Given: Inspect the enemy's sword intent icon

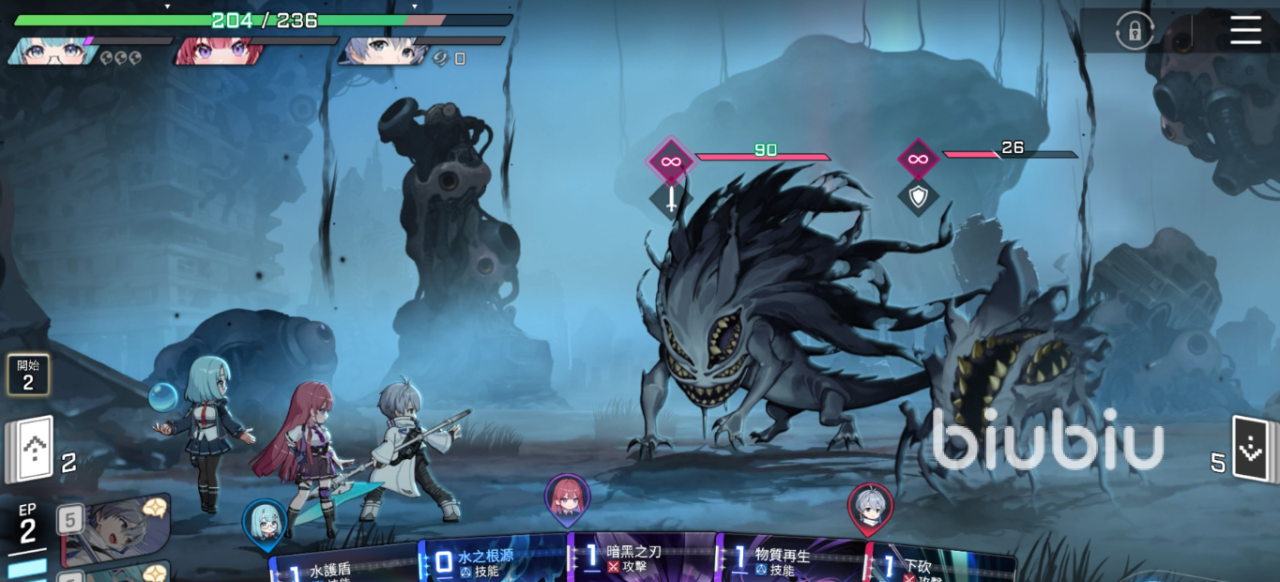Looking at the screenshot, I should (x=670, y=196).
